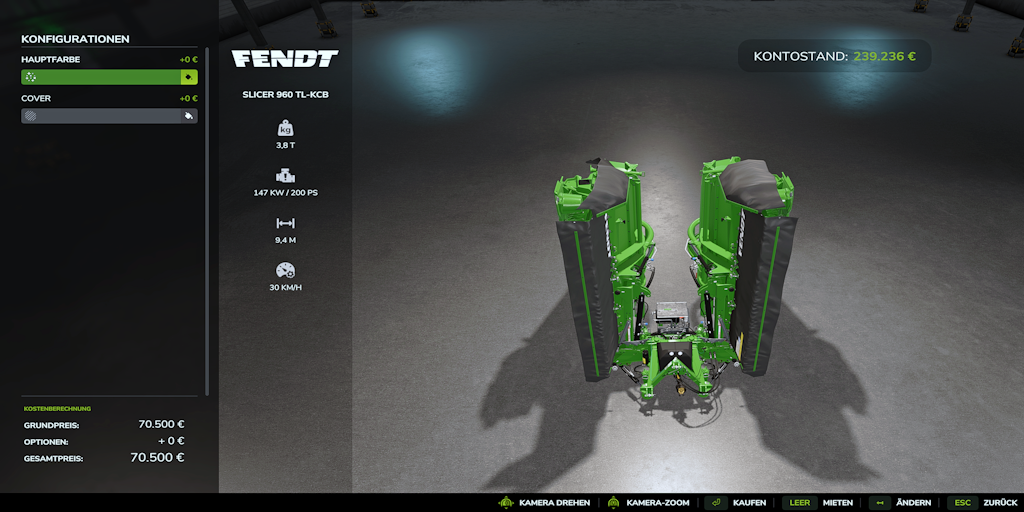Select the grey Cover color bar

(100, 116)
